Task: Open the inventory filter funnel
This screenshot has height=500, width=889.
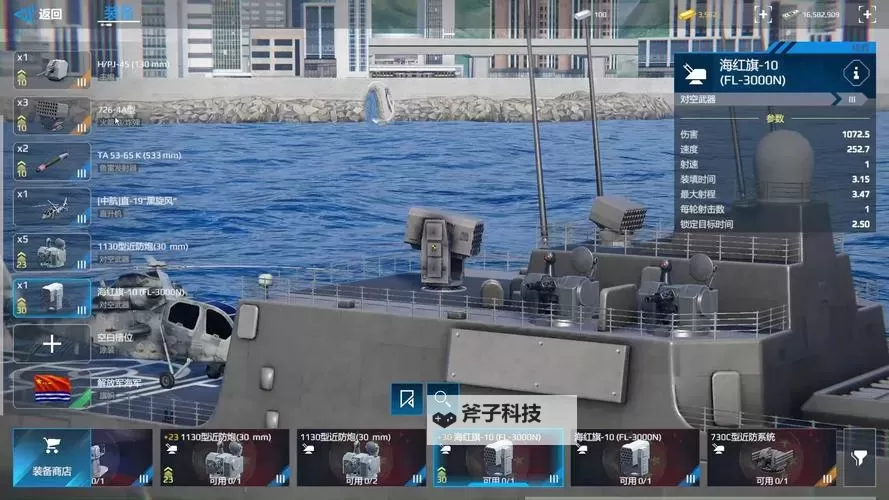Action: click(x=858, y=457)
